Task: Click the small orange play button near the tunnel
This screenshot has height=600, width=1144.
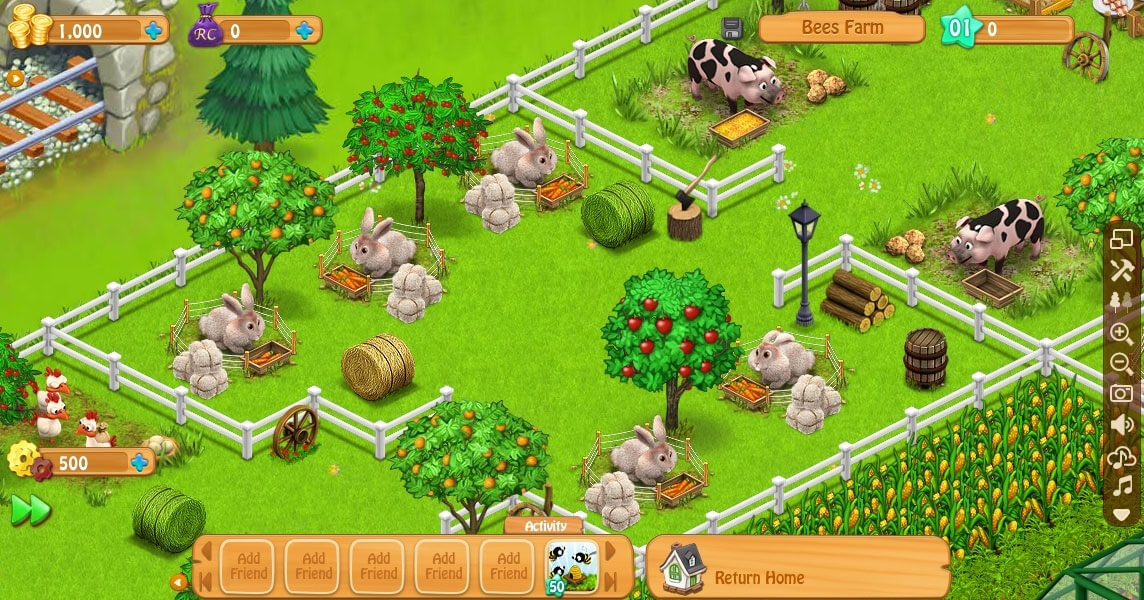Action: pos(15,77)
